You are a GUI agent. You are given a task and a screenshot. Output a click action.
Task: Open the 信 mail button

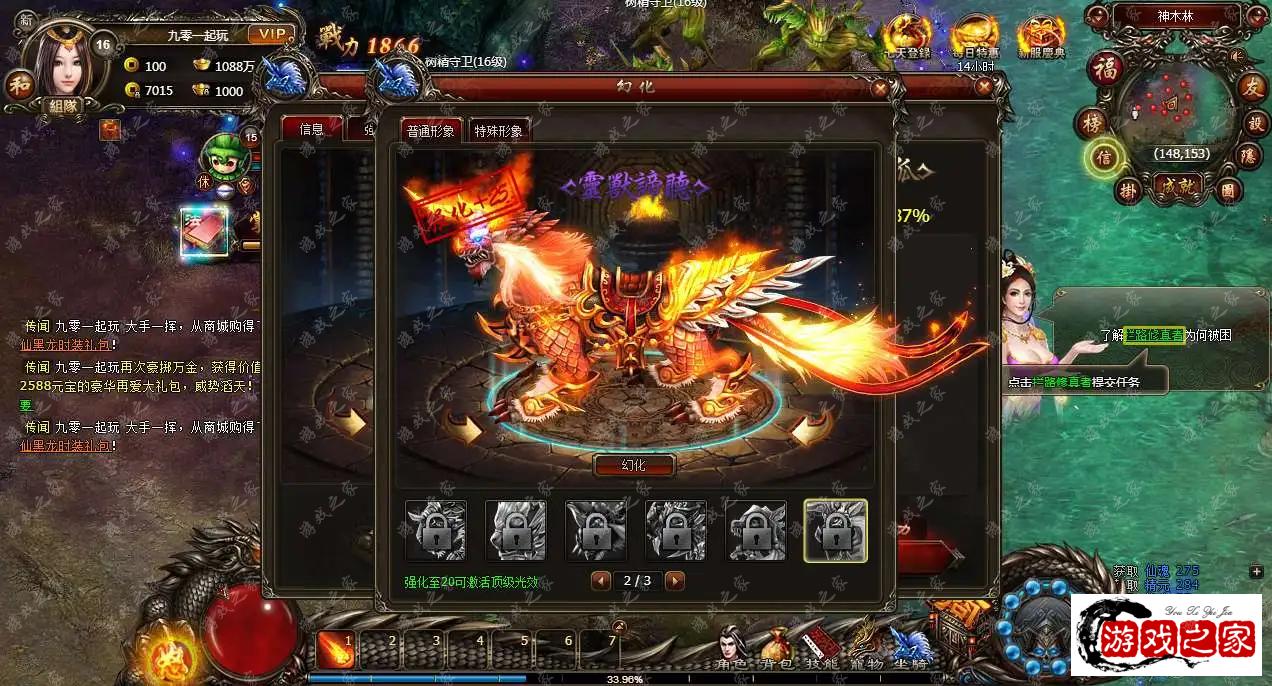tap(1105, 158)
